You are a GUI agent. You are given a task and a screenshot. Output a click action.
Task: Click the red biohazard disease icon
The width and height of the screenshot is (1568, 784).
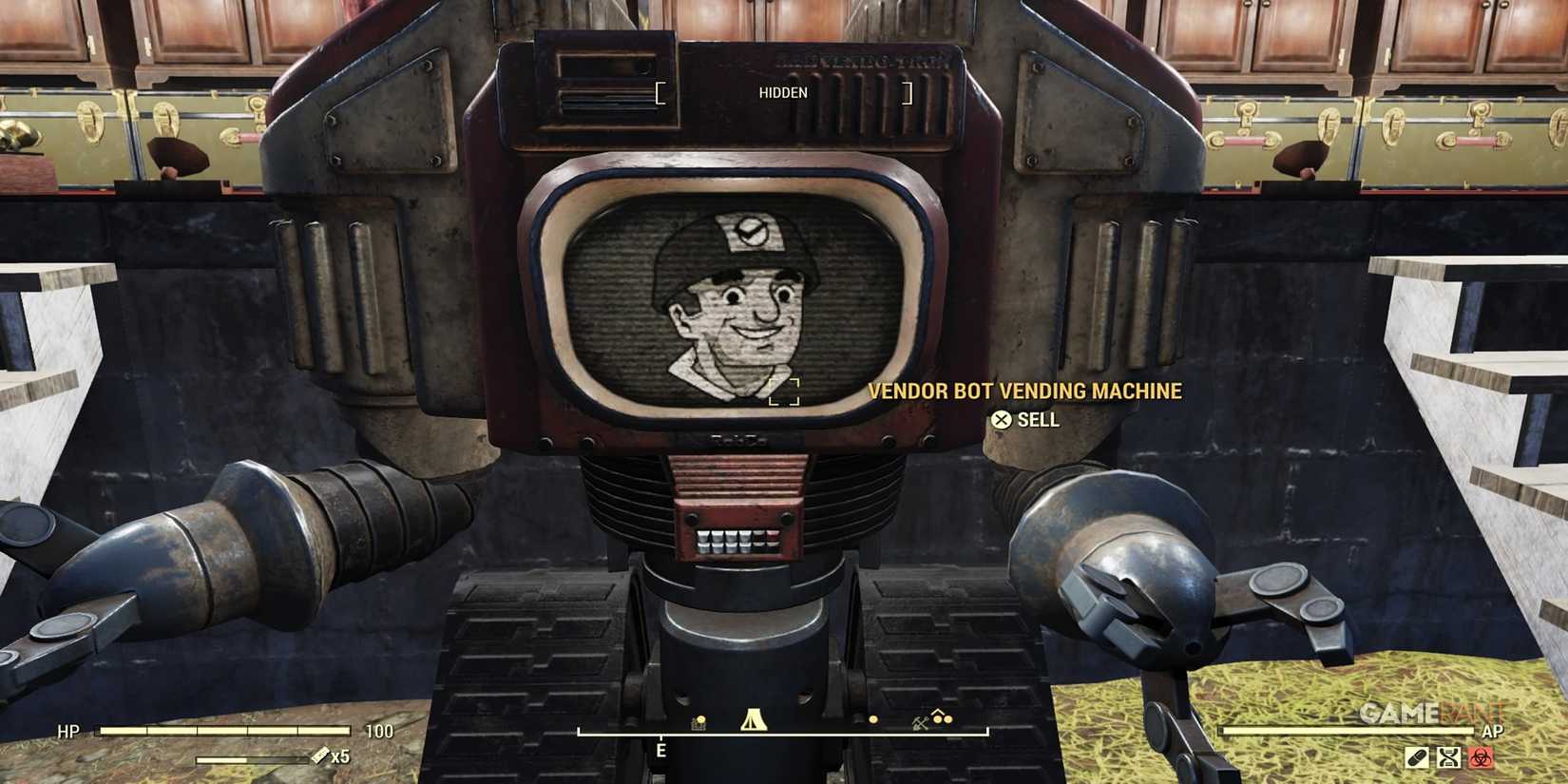(x=1481, y=757)
